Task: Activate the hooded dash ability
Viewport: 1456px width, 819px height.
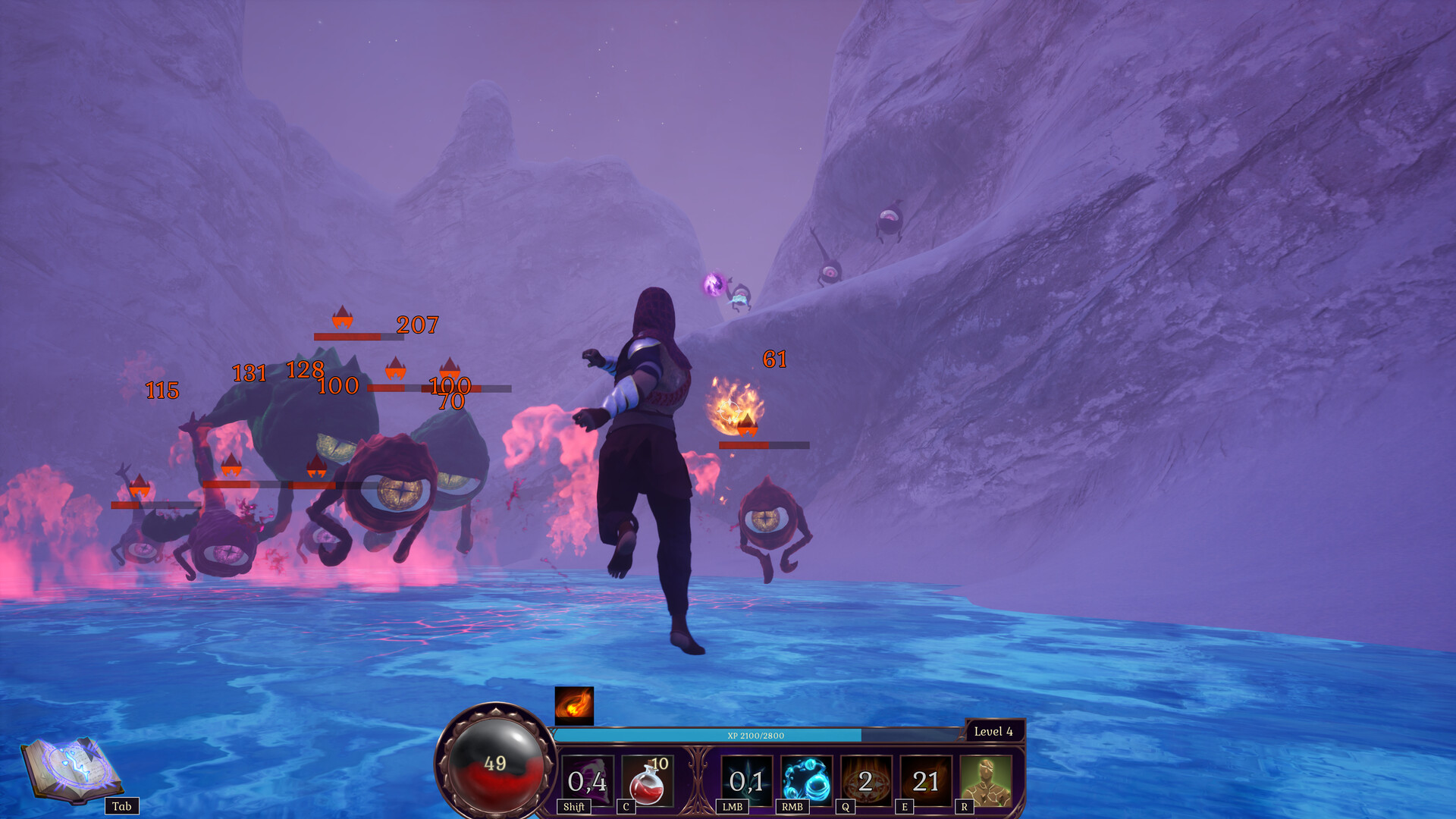Action: coord(587,780)
